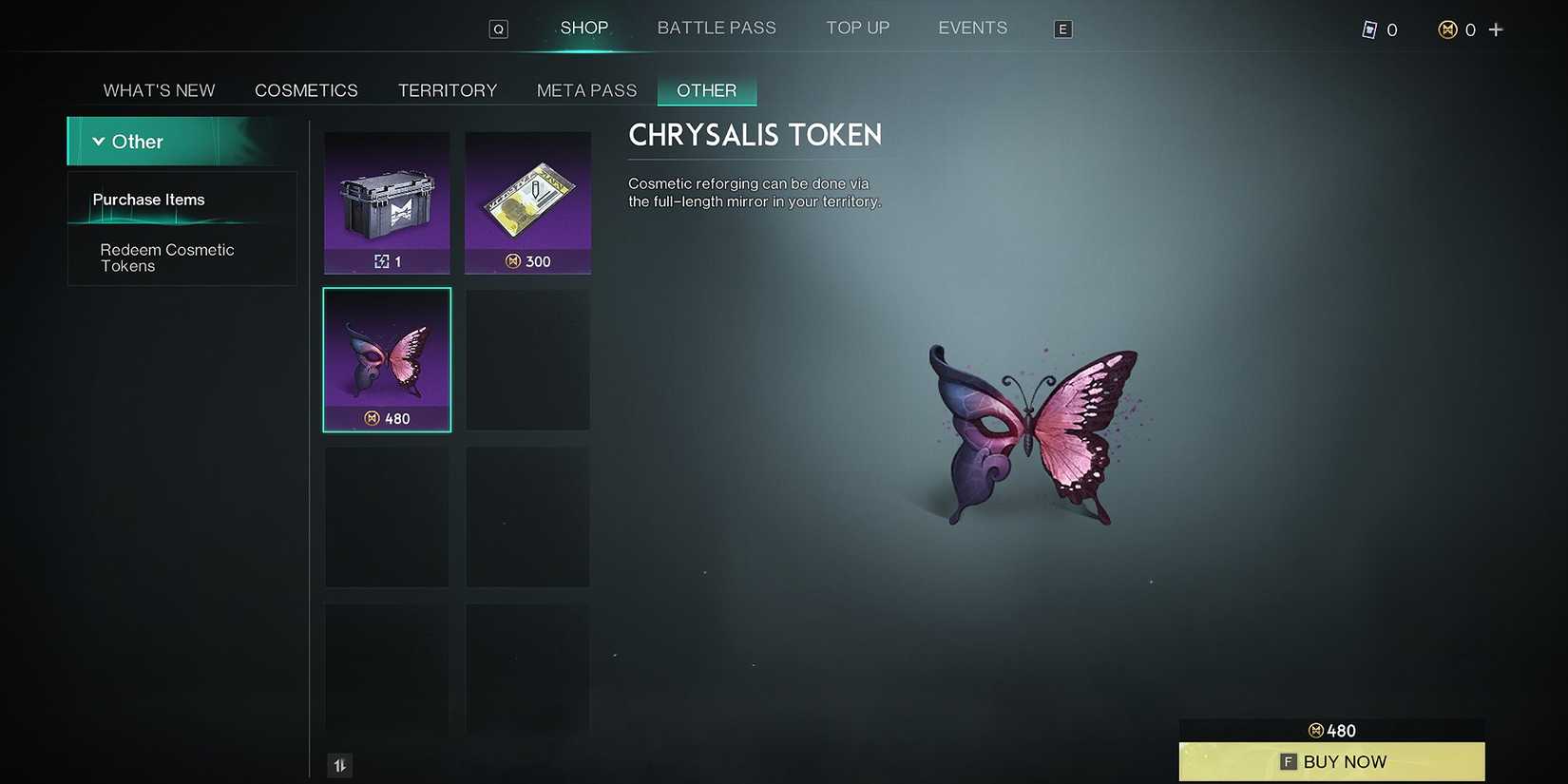Open the COSMETICS shop tab
Viewport: 1568px width, 784px height.
(306, 89)
